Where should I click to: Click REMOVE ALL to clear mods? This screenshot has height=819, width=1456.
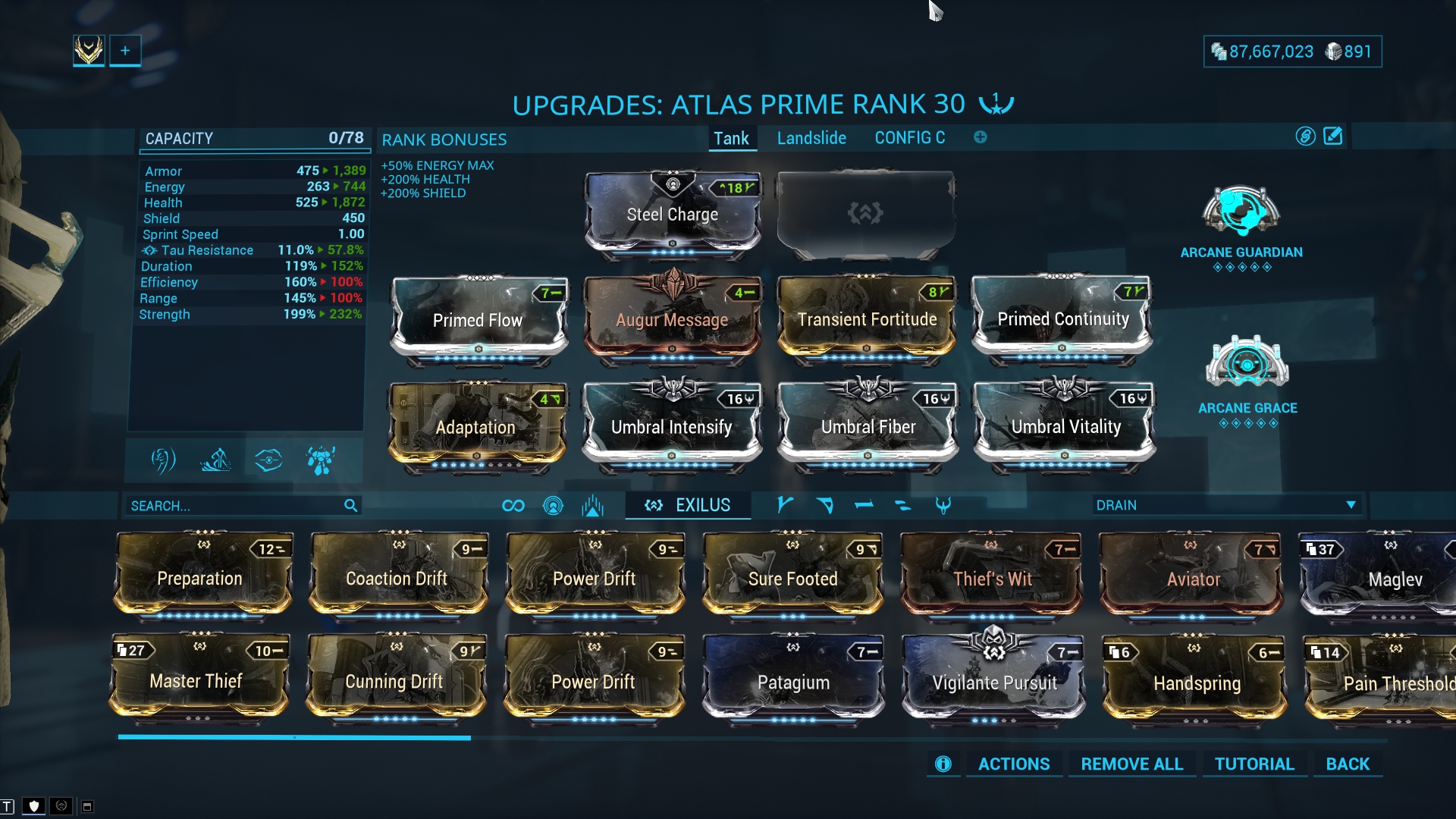[x=1131, y=764]
